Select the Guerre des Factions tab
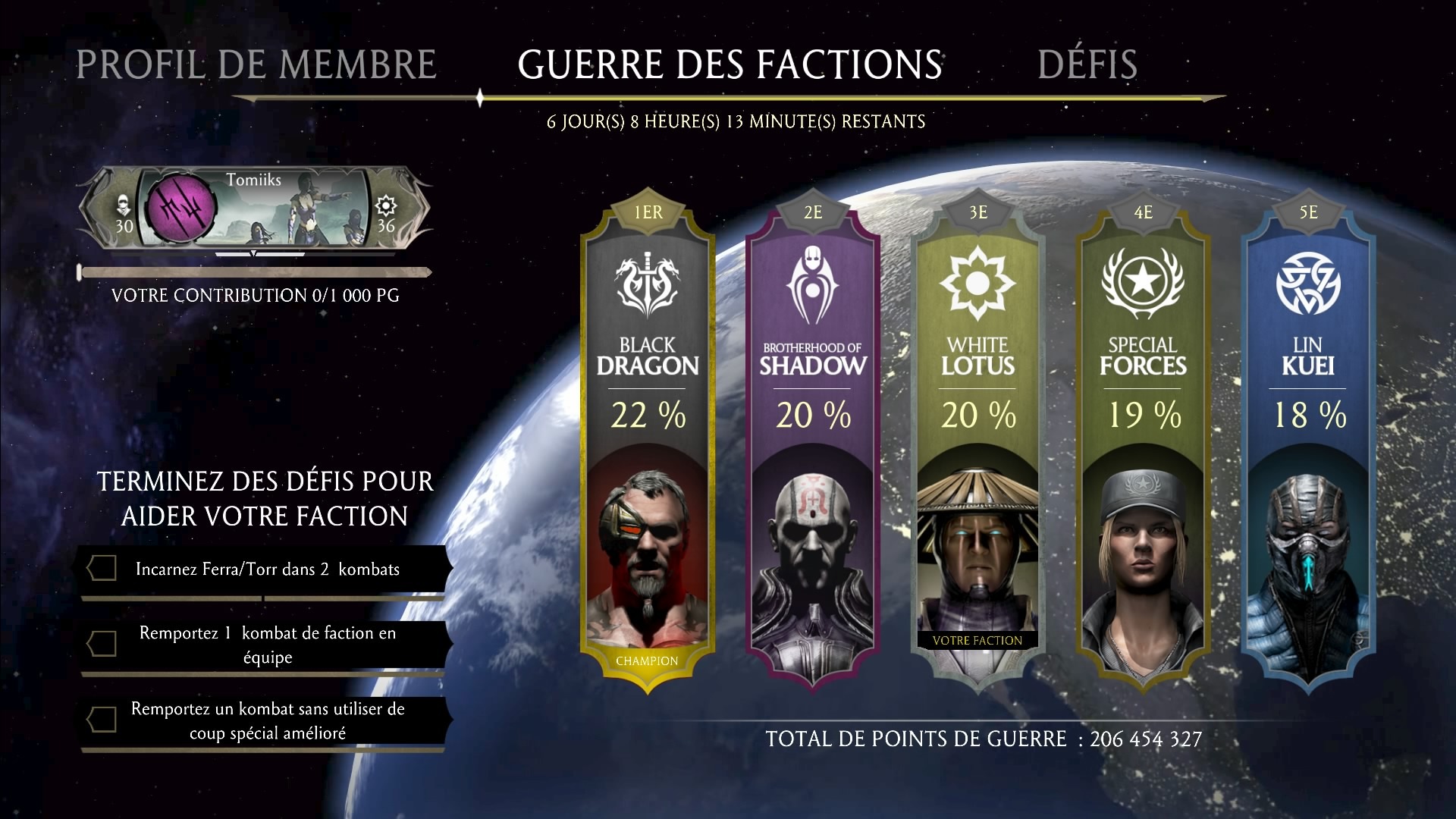 (730, 64)
